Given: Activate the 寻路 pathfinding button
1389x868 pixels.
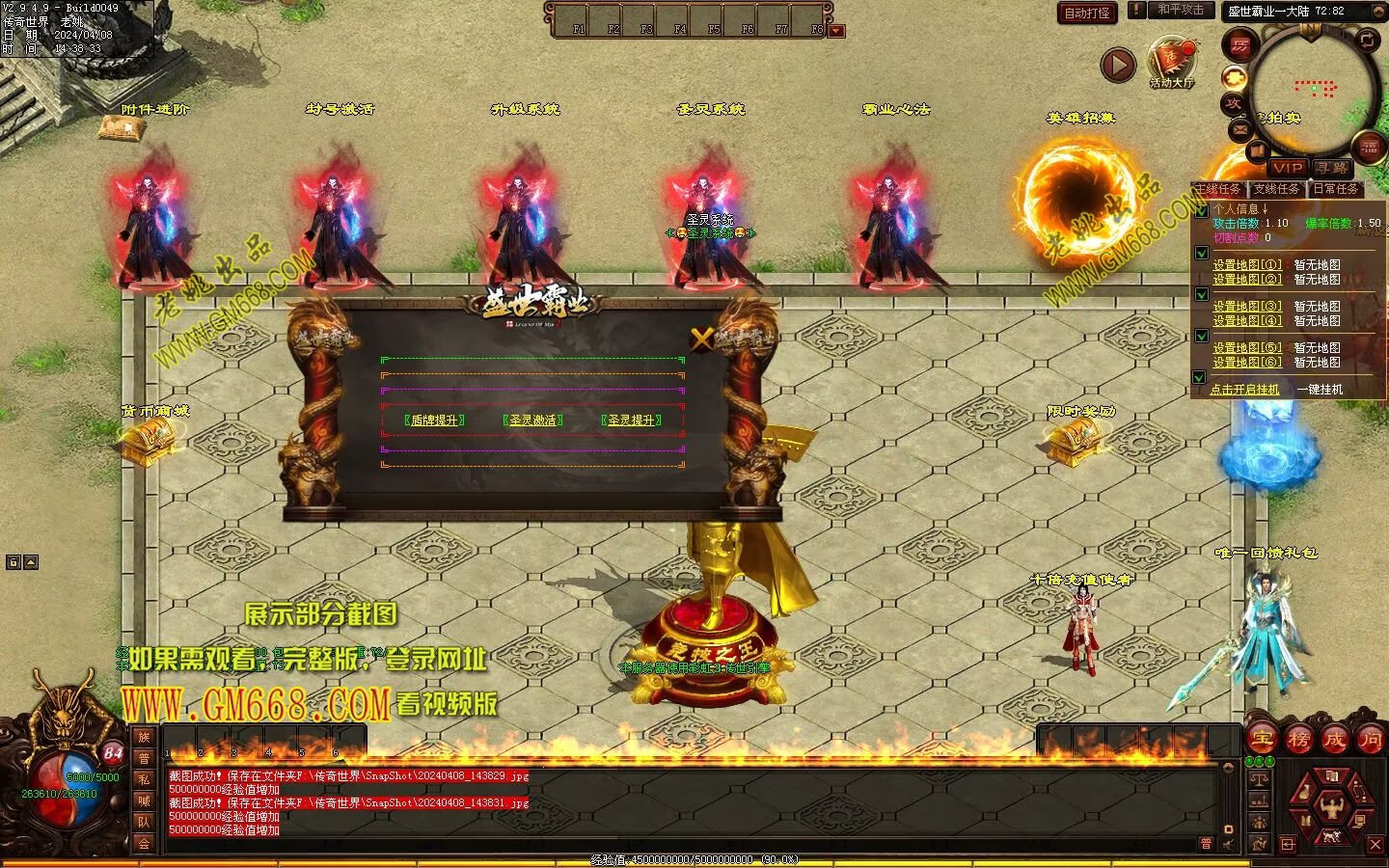Looking at the screenshot, I should 1332,168.
